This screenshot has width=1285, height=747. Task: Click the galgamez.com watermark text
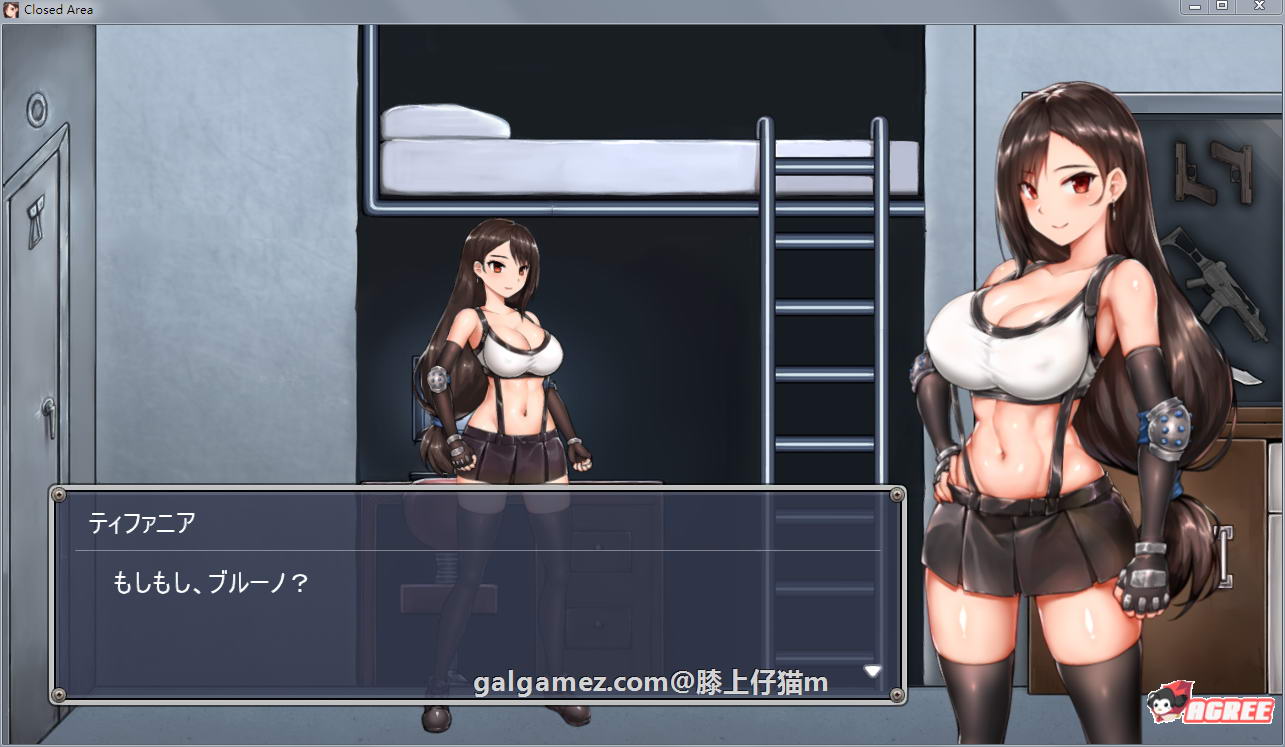[x=649, y=682]
